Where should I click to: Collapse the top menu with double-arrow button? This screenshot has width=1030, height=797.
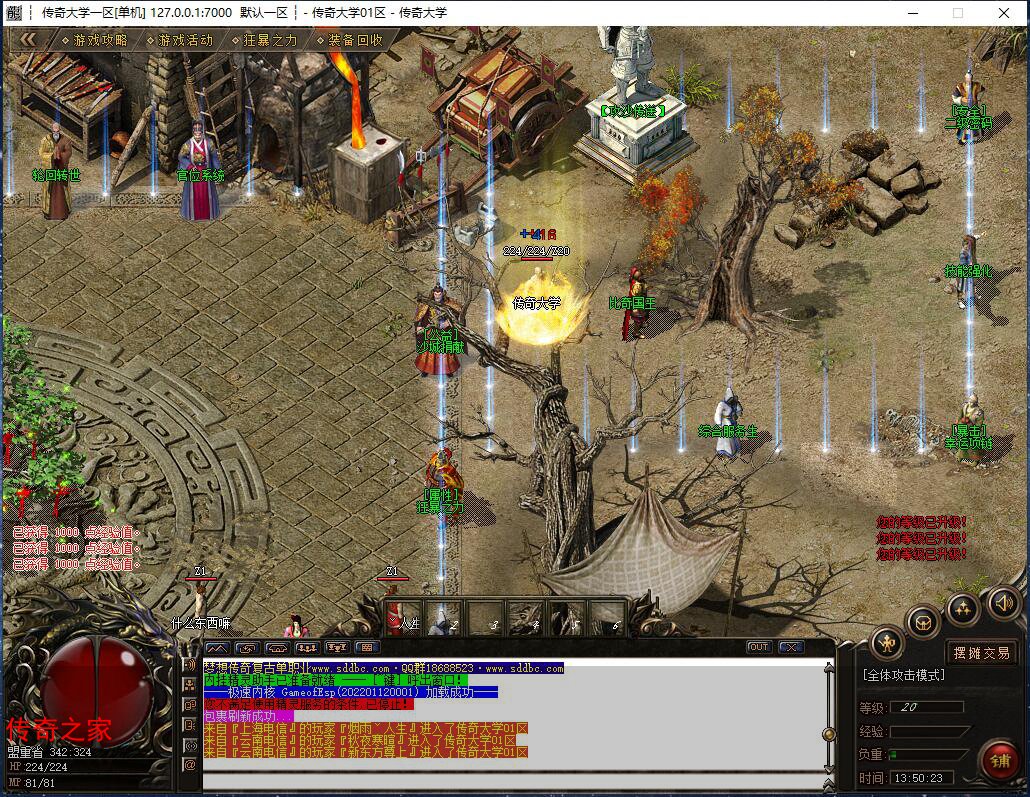click(29, 39)
